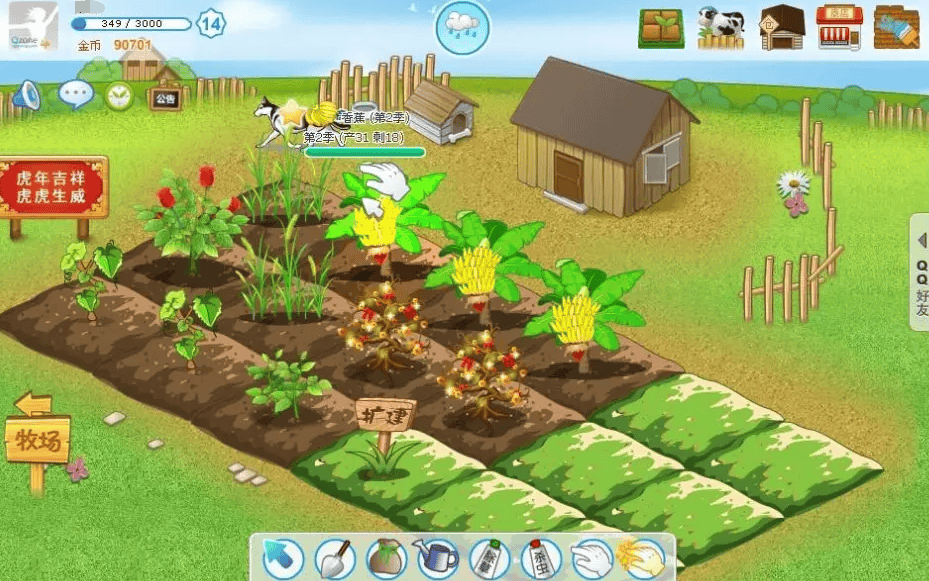Activate the white glove harvest tool
Screen dimensions: 929x581
click(590, 558)
